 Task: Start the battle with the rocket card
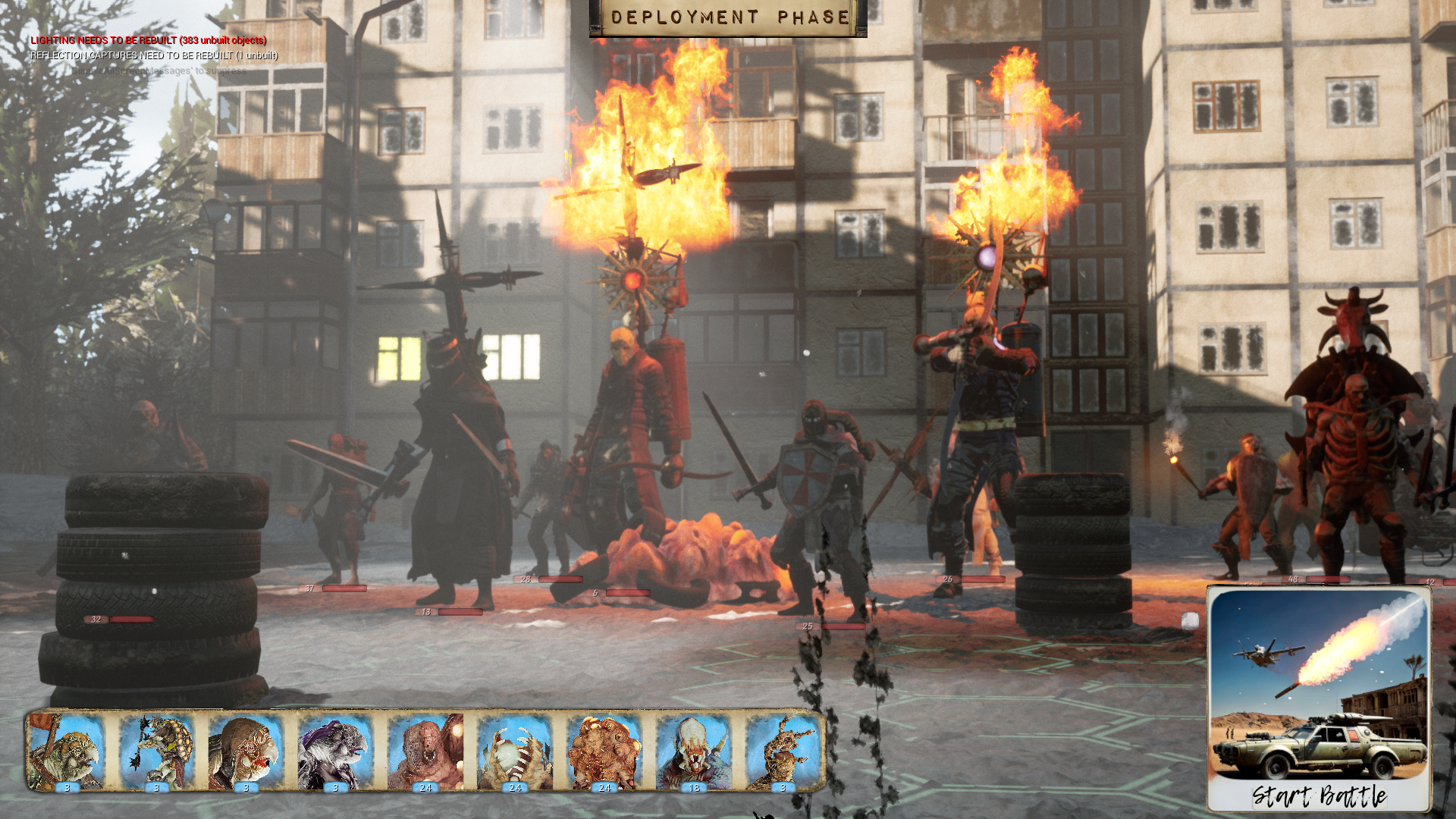coord(1319,698)
